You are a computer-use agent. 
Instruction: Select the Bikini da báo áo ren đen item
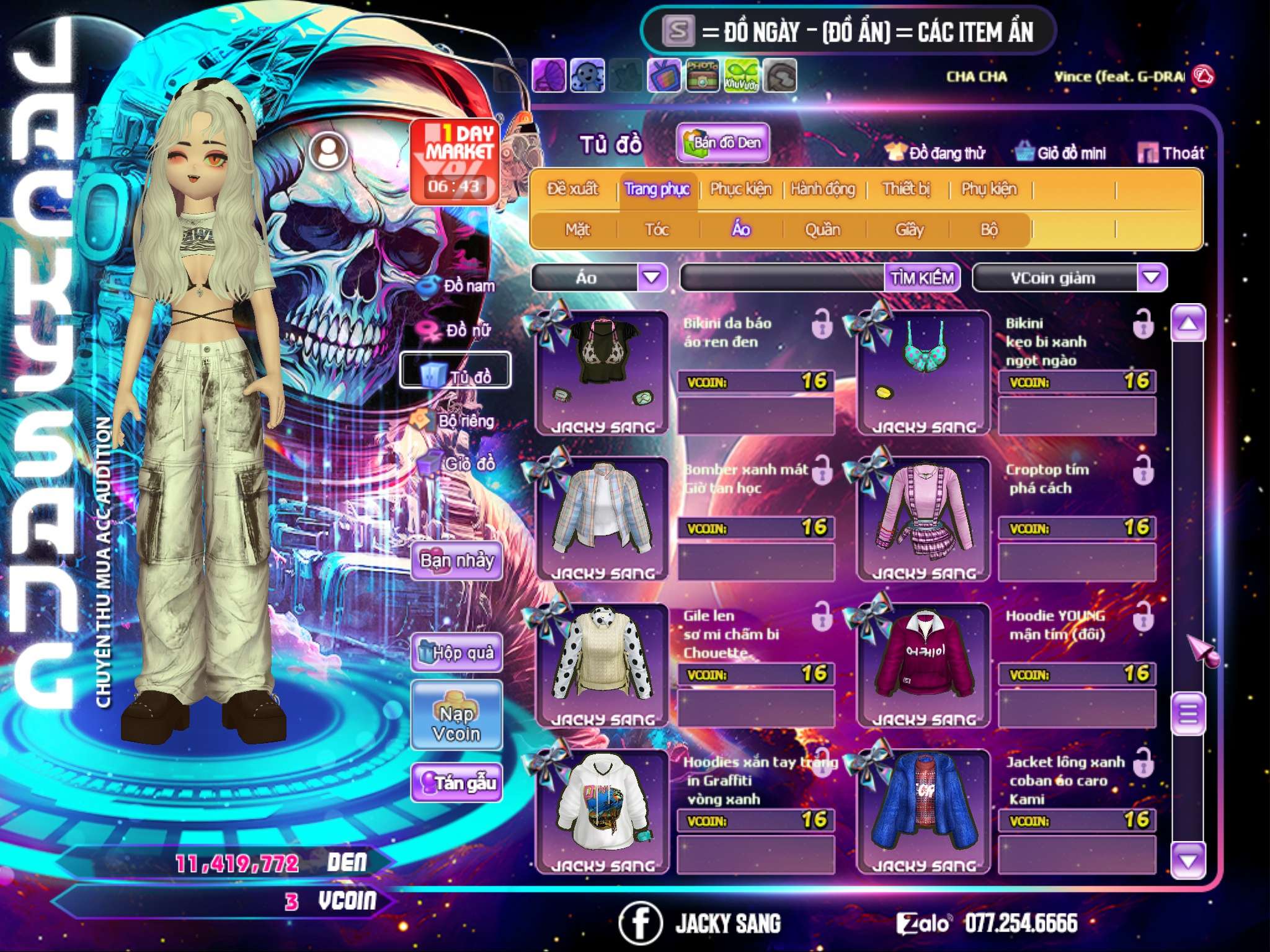[x=602, y=371]
